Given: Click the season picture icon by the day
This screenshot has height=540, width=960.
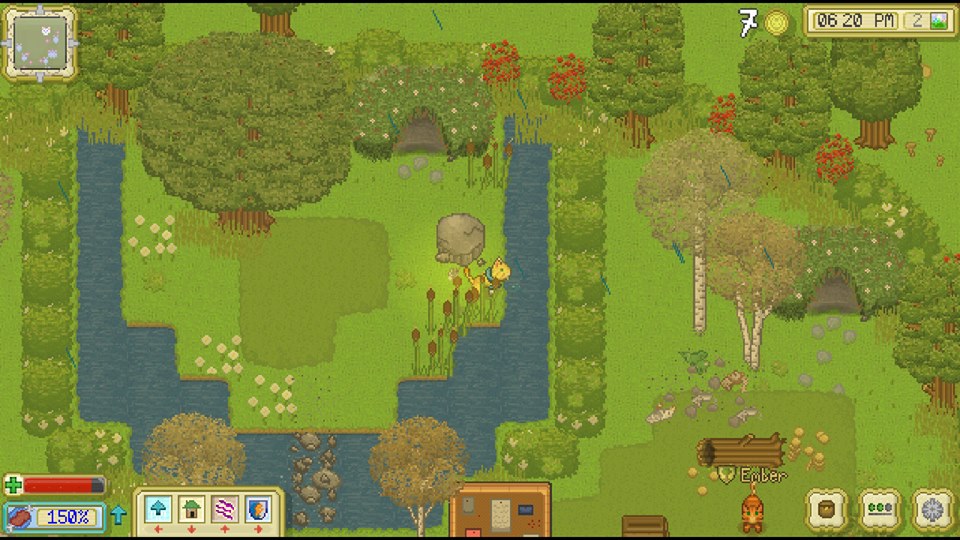Looking at the screenshot, I should [x=939, y=21].
